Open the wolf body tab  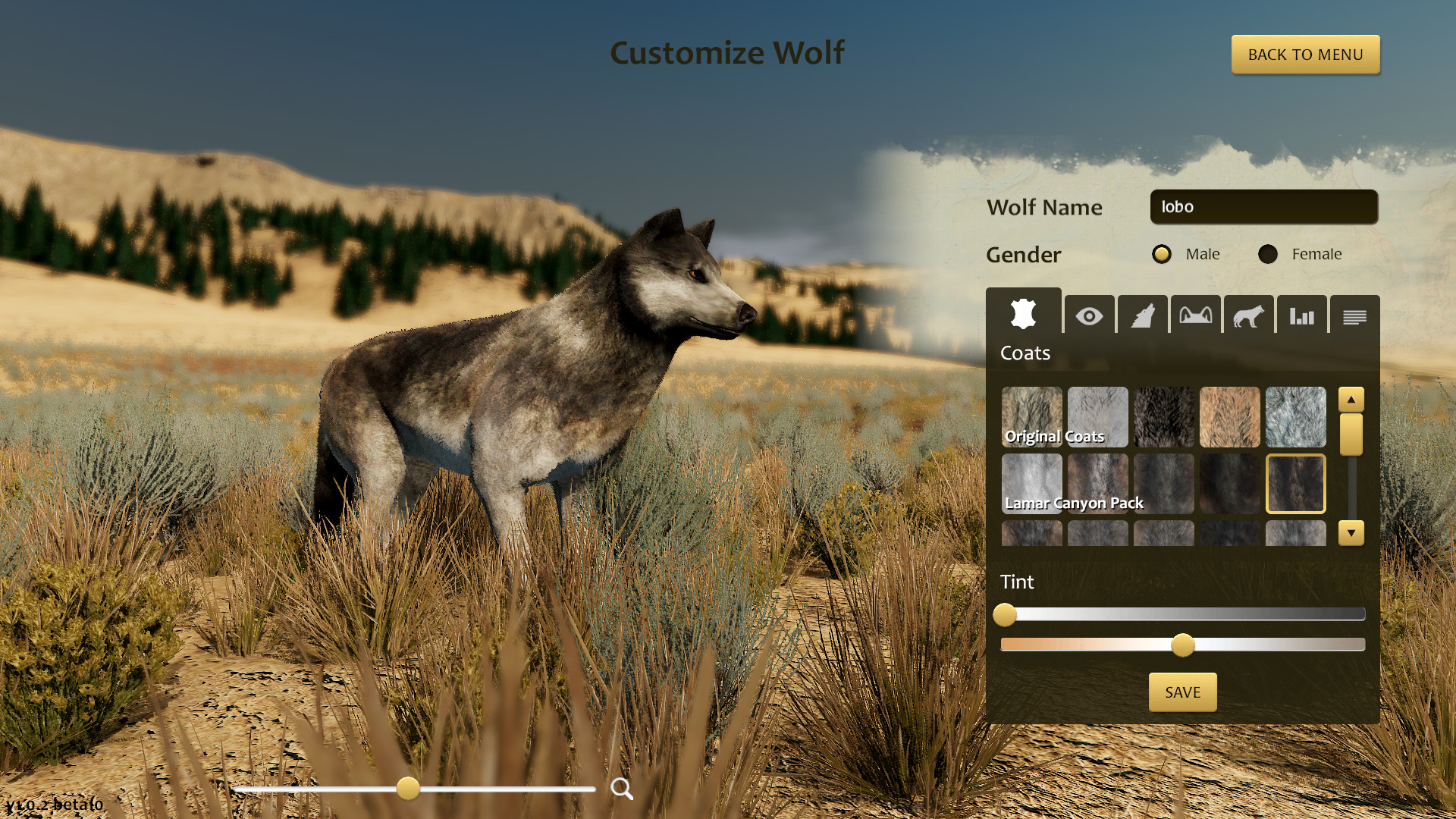click(x=1249, y=316)
